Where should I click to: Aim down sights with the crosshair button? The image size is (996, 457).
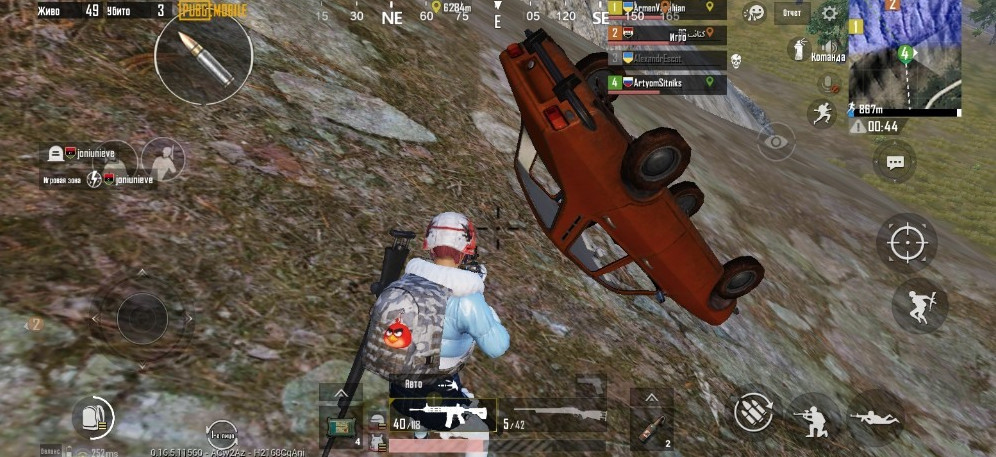tap(907, 243)
